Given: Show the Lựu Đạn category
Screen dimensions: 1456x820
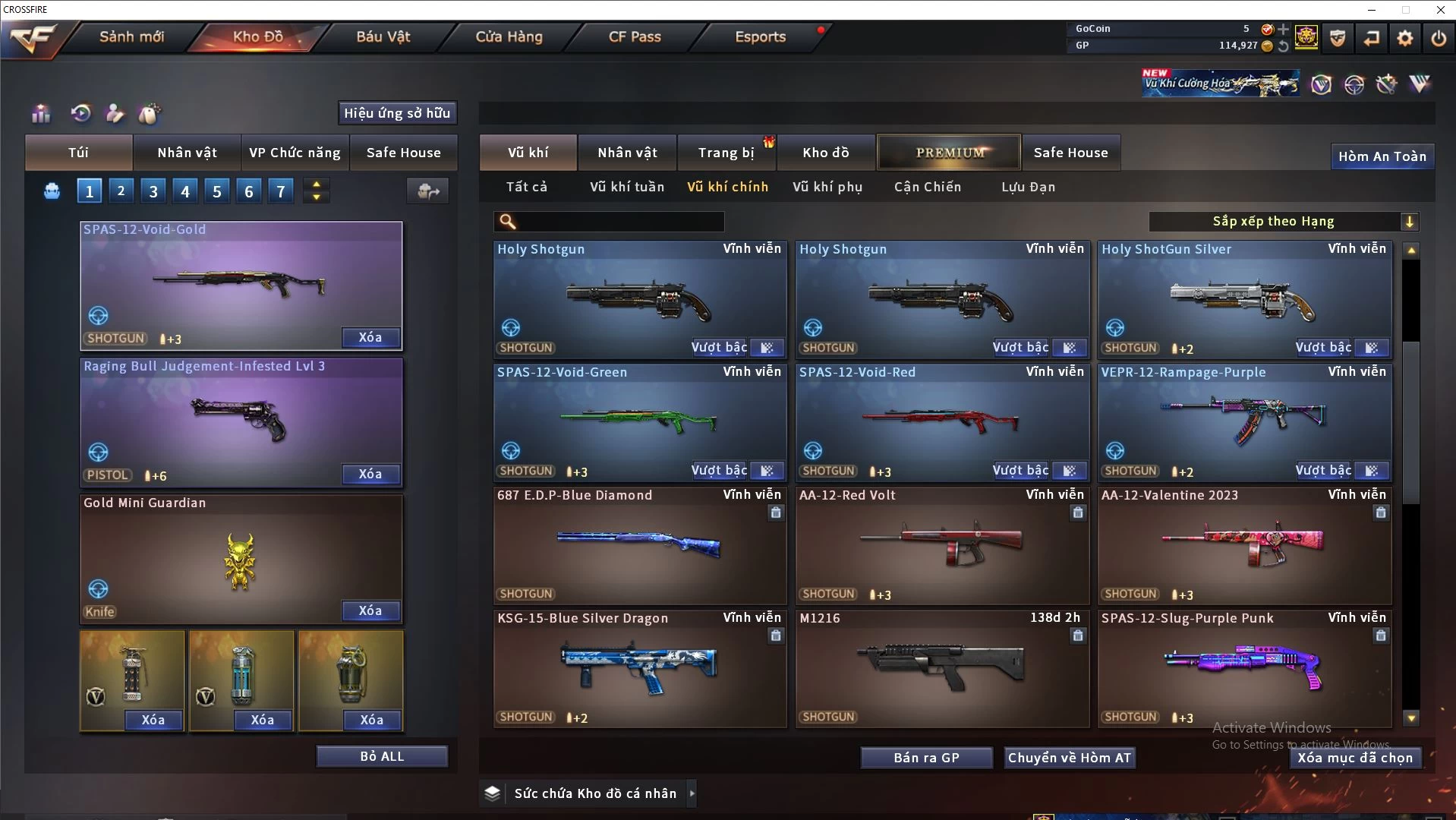Looking at the screenshot, I should [x=1028, y=187].
